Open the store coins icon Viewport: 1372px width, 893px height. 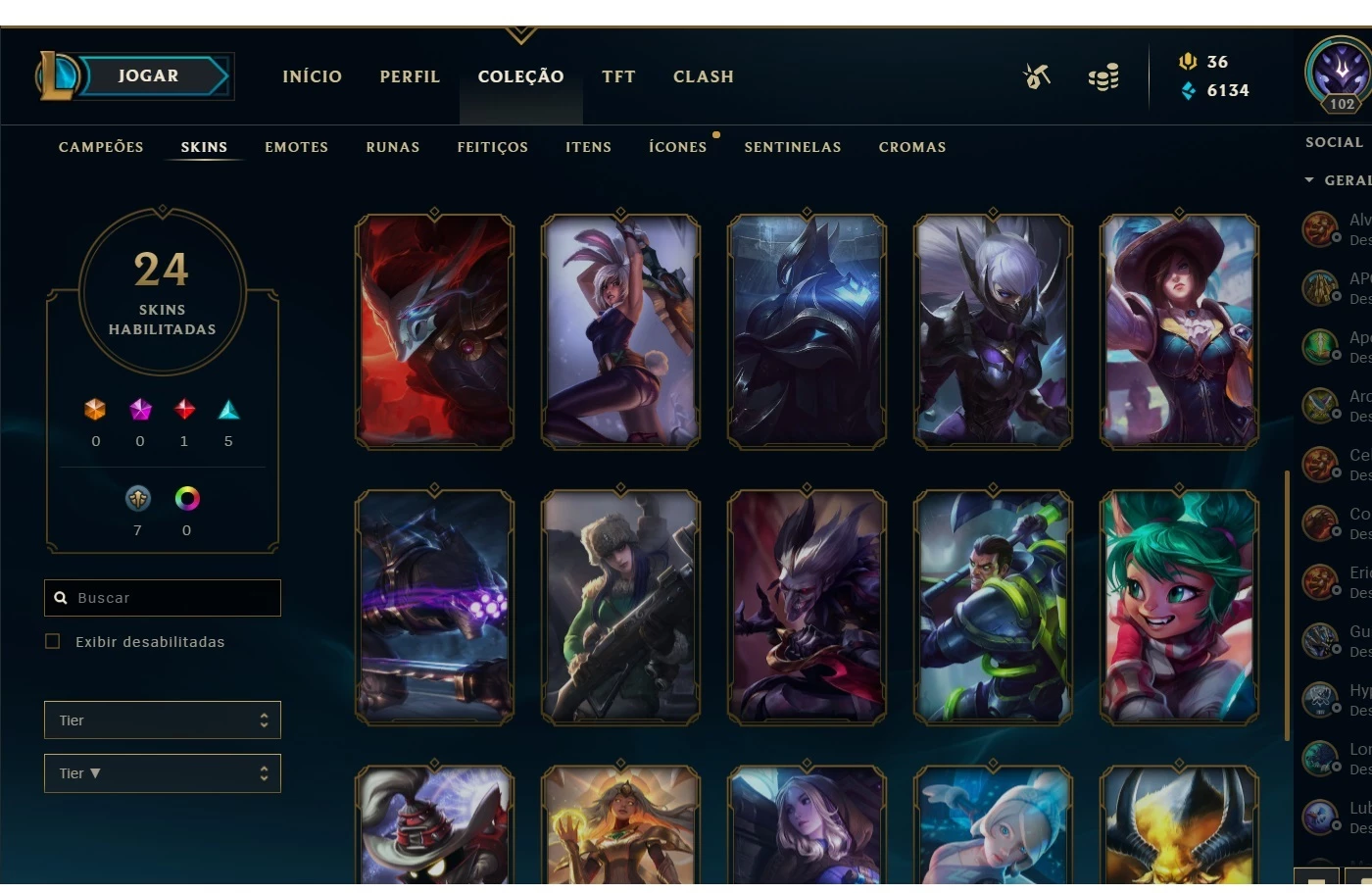[1103, 75]
